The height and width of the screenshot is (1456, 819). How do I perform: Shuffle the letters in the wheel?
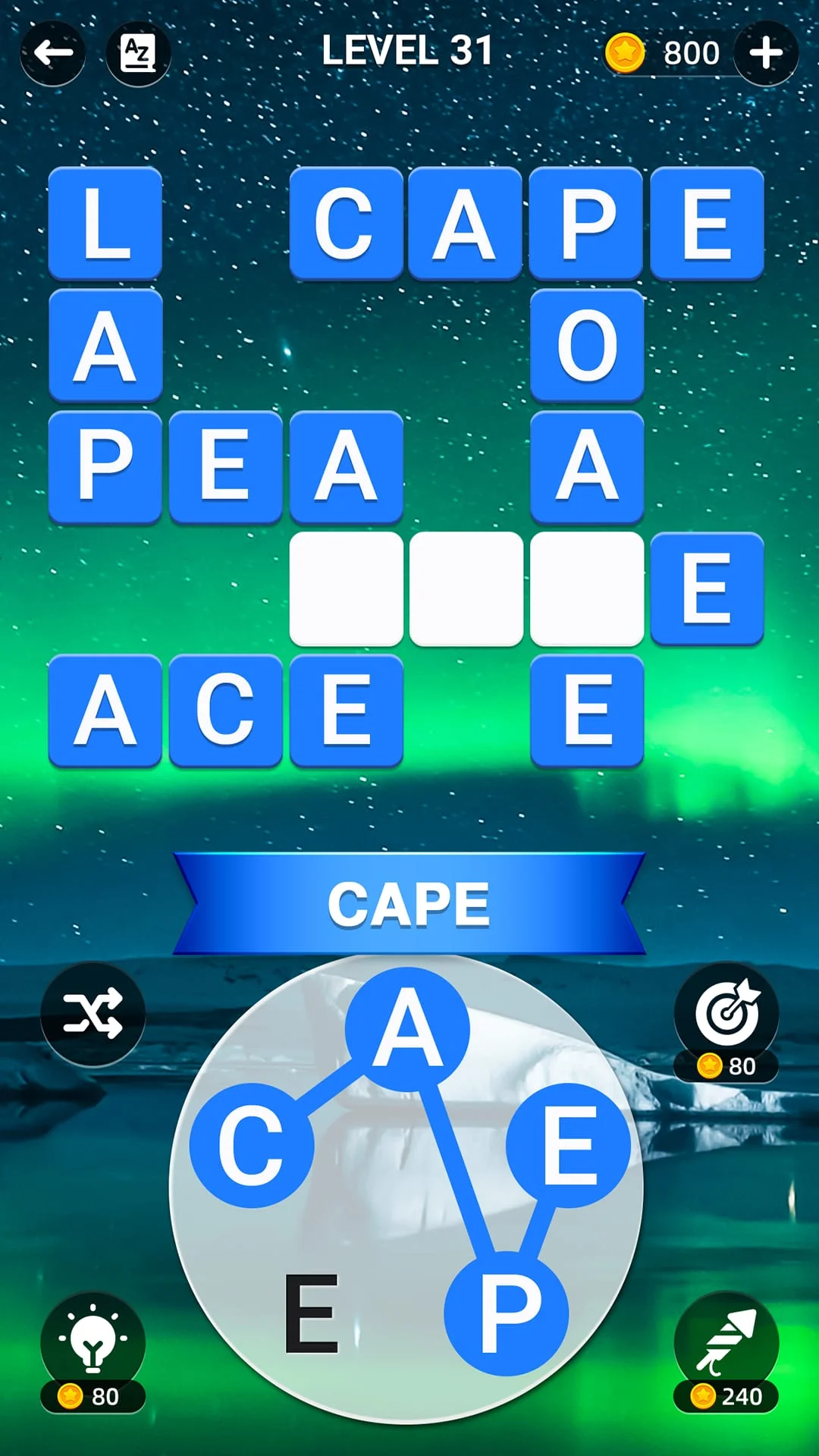tap(93, 1013)
